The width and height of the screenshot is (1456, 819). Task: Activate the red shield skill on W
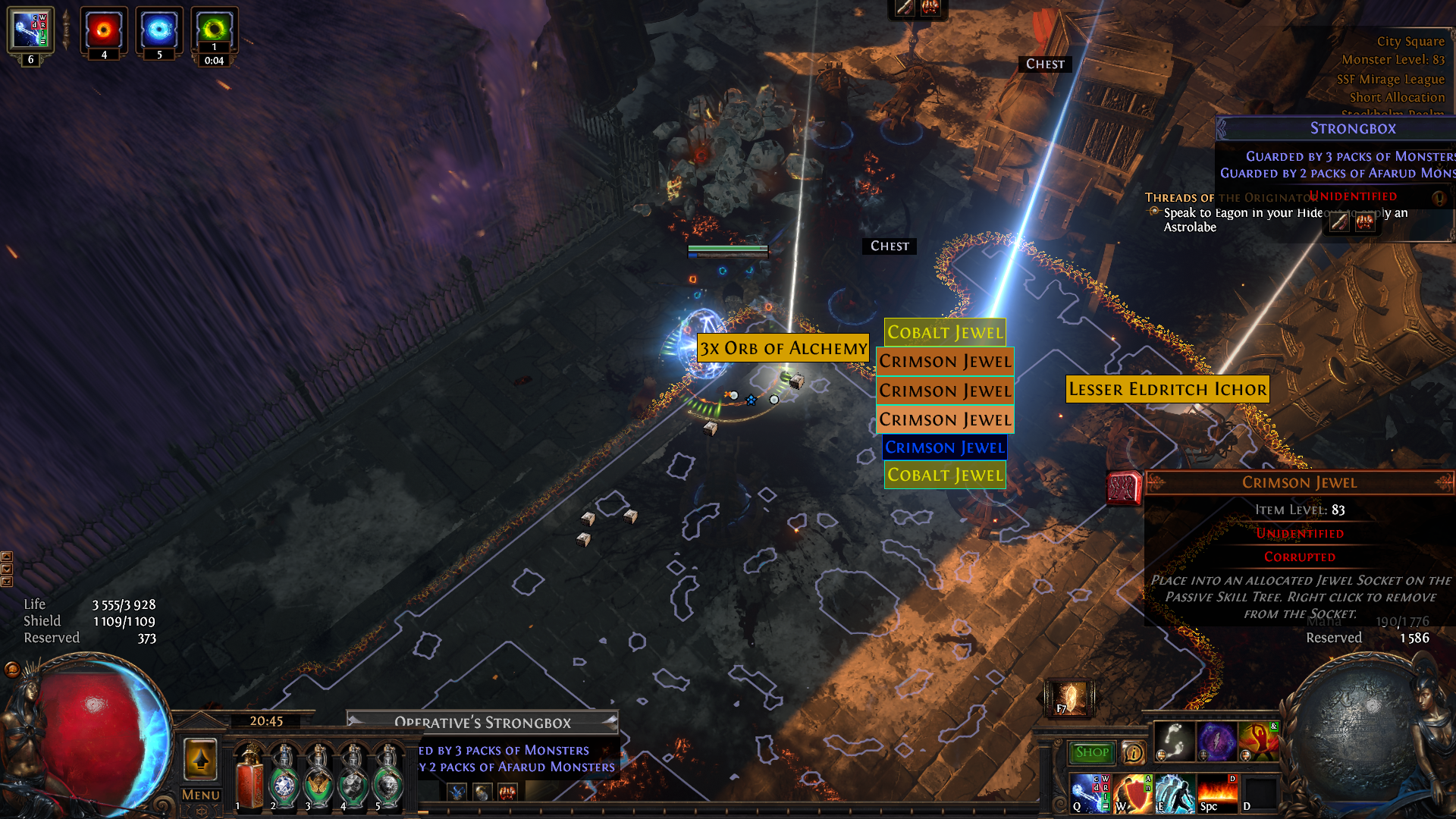[1133, 792]
